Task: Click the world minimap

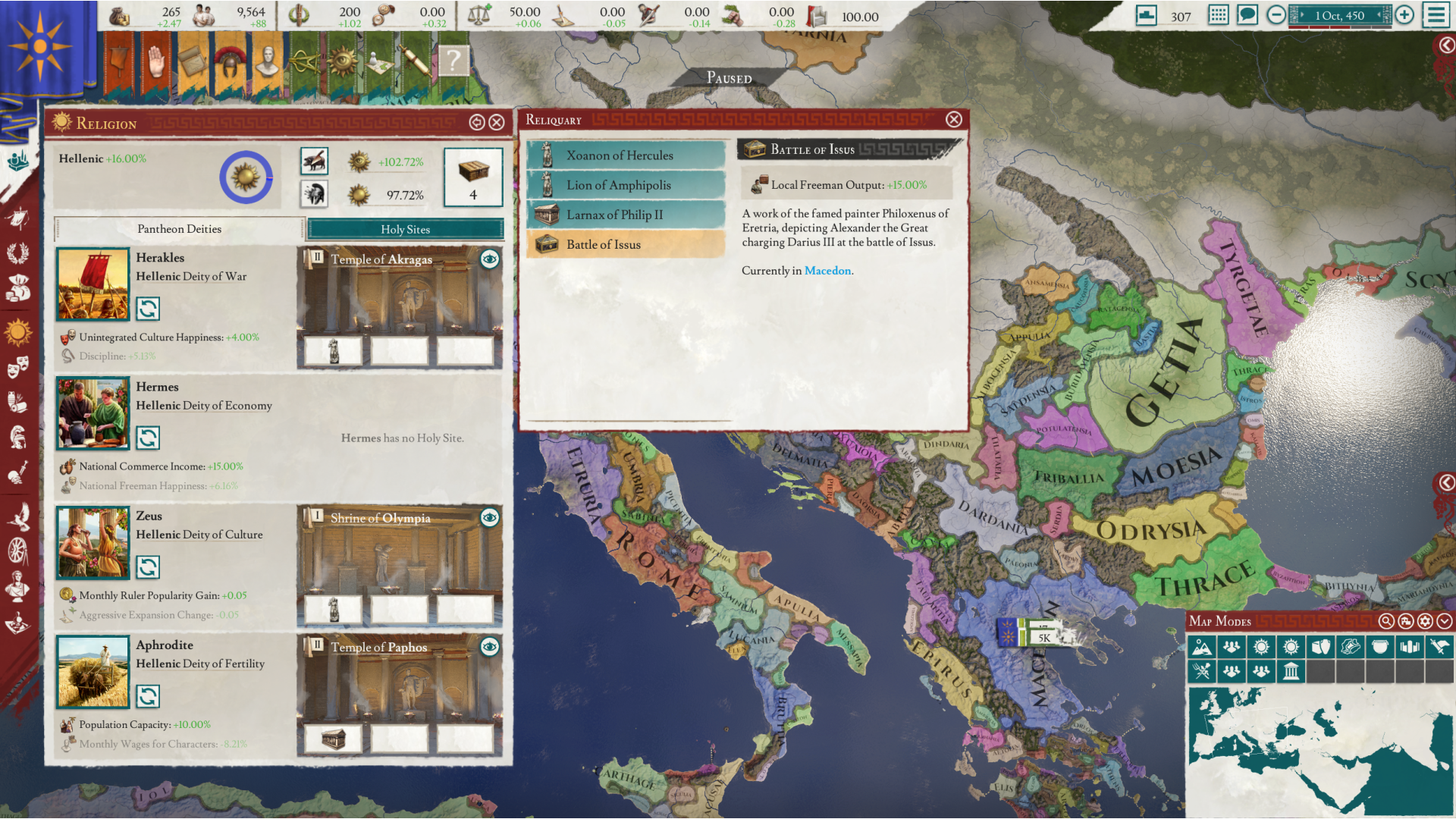Action: (1319, 751)
